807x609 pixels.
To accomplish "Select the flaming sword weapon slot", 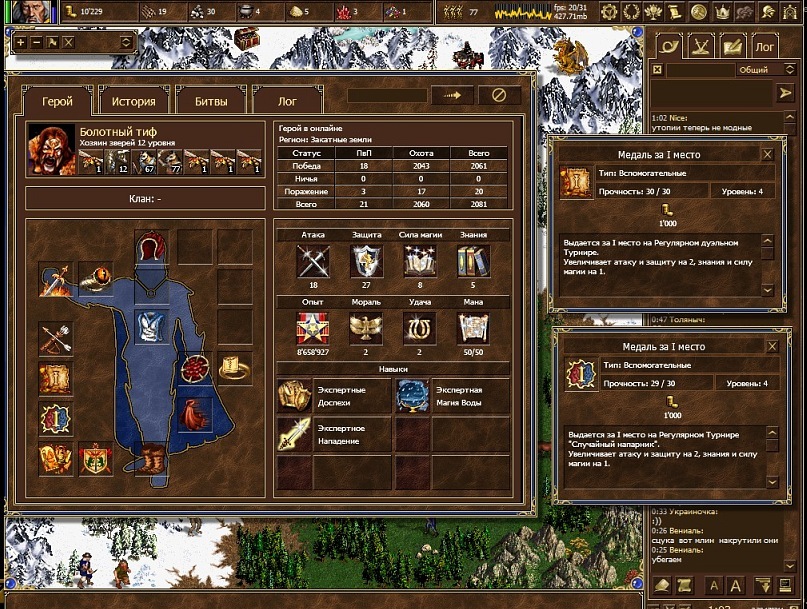I will [55, 281].
